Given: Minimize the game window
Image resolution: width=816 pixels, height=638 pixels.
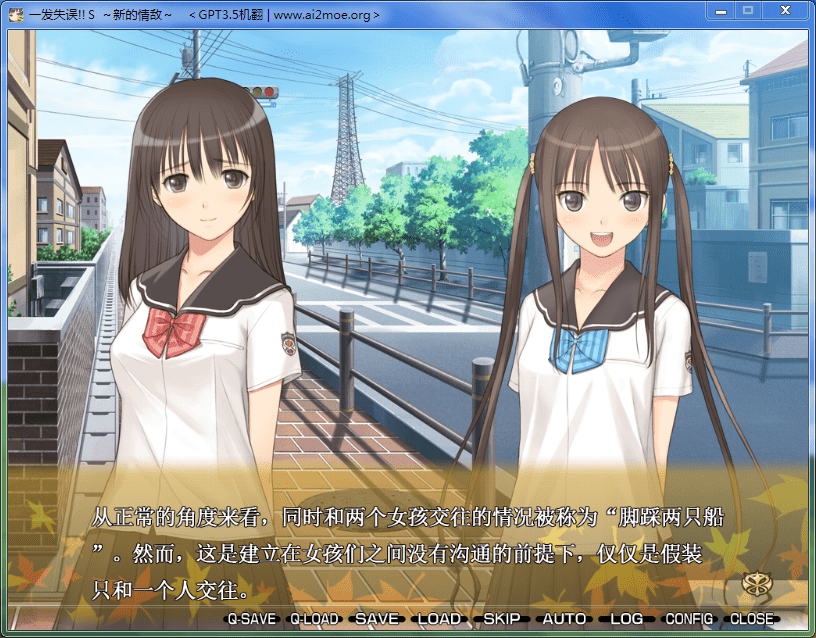Looking at the screenshot, I should coord(720,10).
